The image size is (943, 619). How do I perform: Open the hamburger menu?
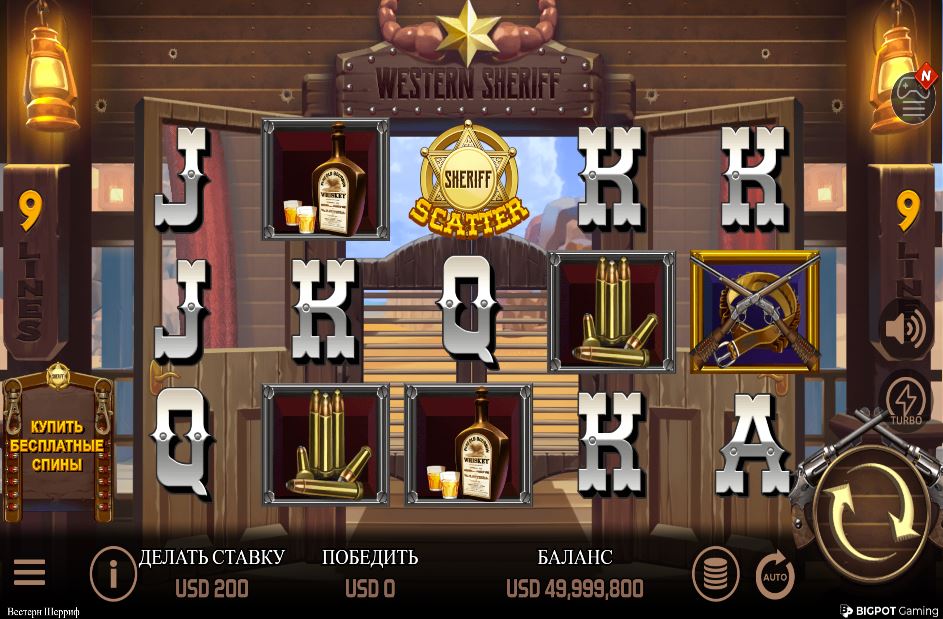29,572
